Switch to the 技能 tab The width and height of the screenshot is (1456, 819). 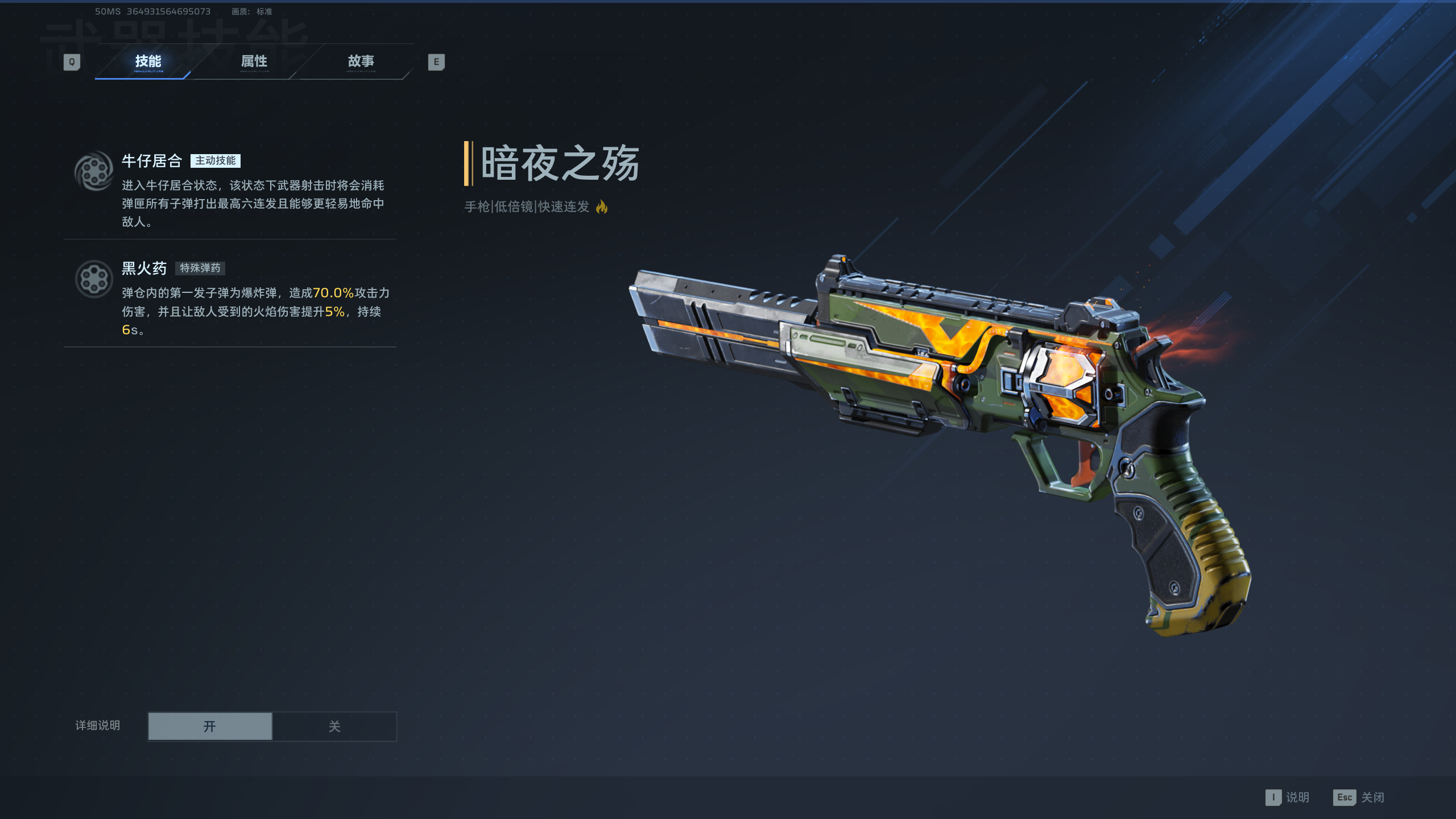148,61
